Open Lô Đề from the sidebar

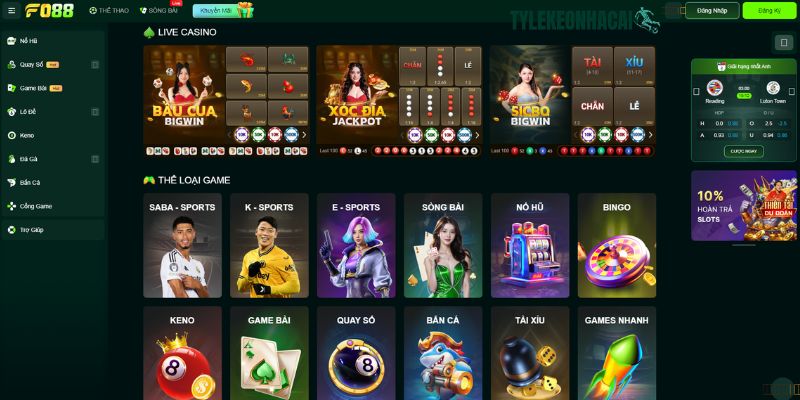tap(30, 111)
